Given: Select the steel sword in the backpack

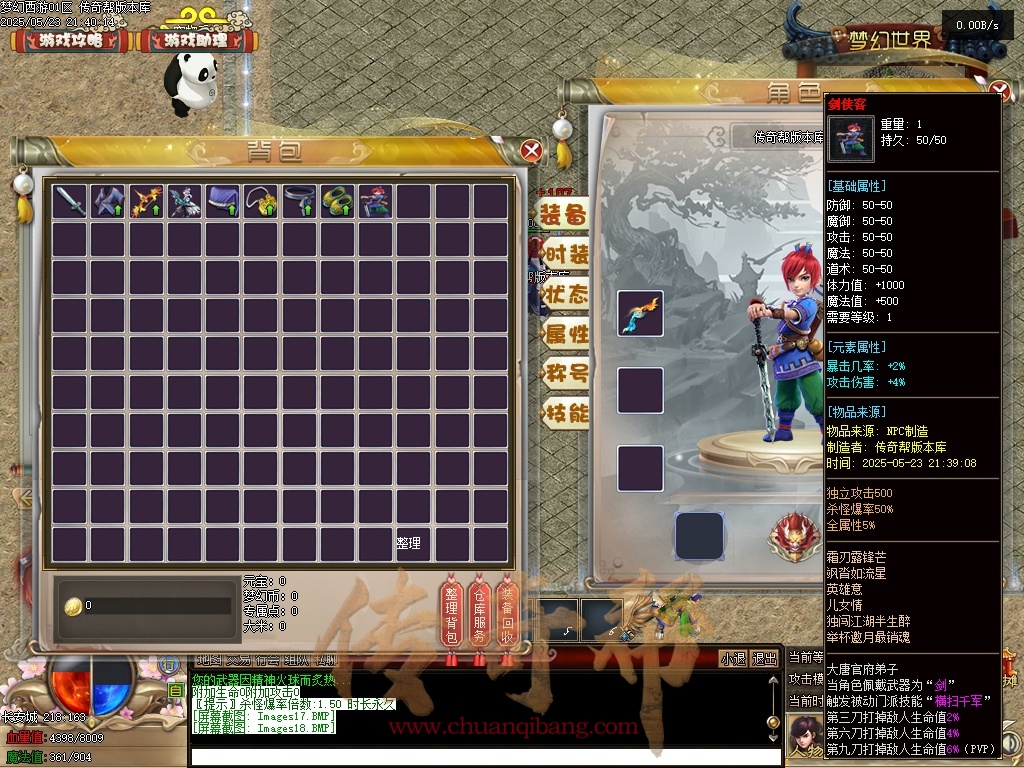Looking at the screenshot, I should click(x=71, y=202).
